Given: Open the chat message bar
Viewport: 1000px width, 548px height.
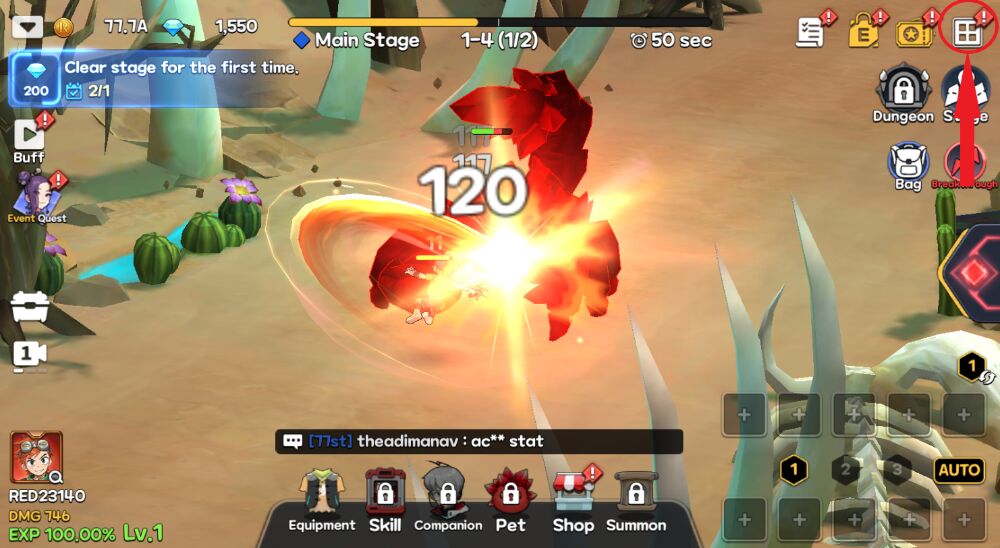Looking at the screenshot, I should [478, 441].
